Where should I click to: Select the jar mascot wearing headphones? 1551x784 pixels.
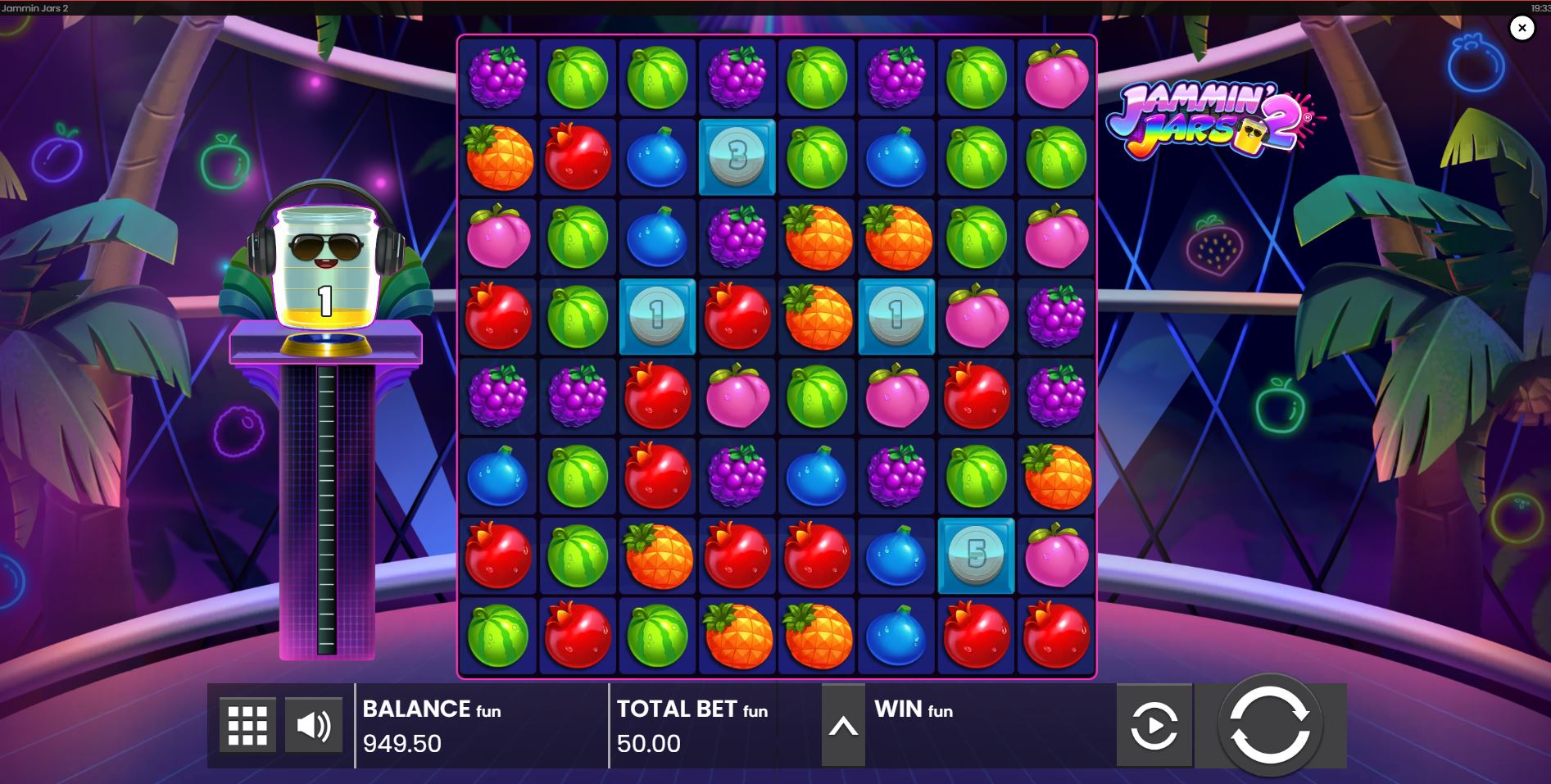click(324, 262)
